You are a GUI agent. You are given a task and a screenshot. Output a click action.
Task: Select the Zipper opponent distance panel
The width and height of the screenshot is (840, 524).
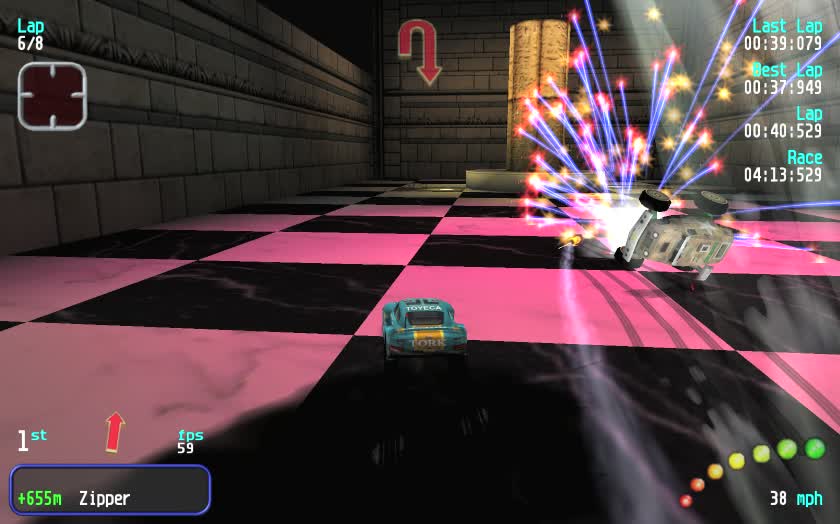tap(110, 490)
